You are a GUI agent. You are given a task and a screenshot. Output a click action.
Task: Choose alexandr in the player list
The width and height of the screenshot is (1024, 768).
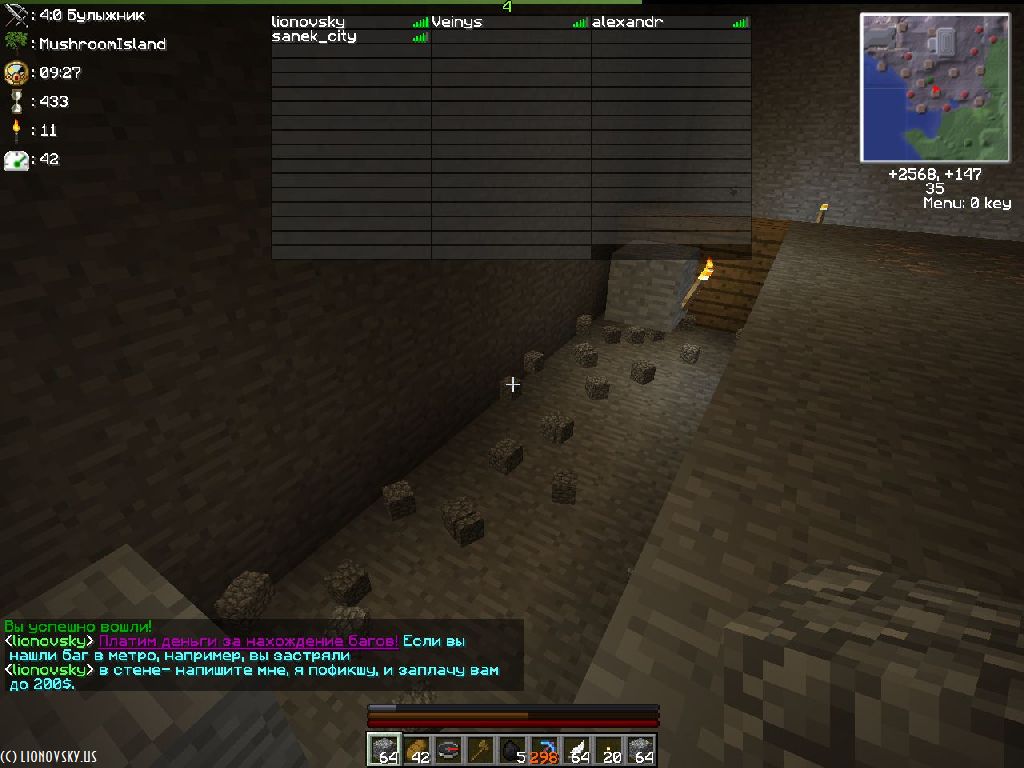(627, 22)
